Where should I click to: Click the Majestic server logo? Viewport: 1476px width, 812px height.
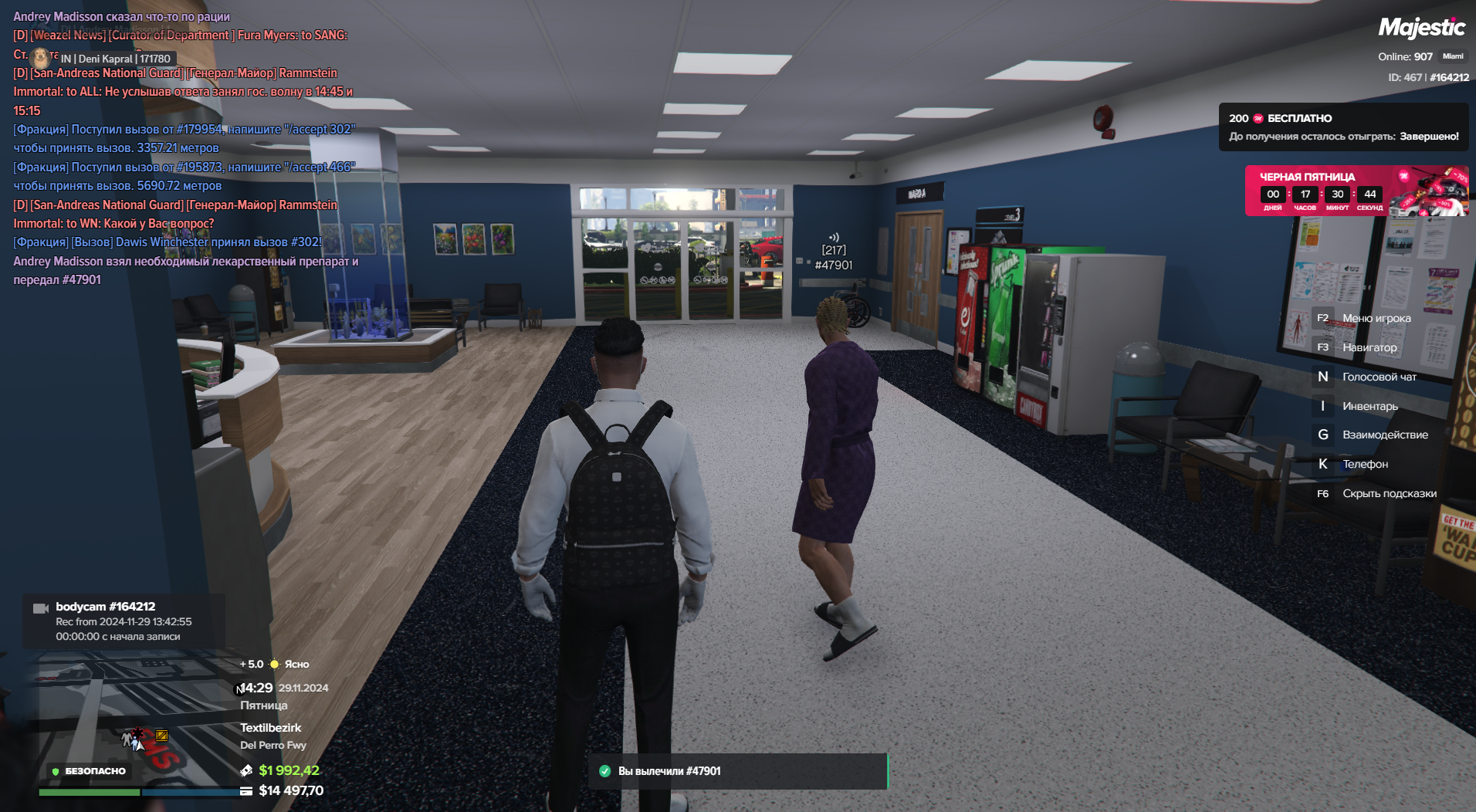pos(1421,28)
